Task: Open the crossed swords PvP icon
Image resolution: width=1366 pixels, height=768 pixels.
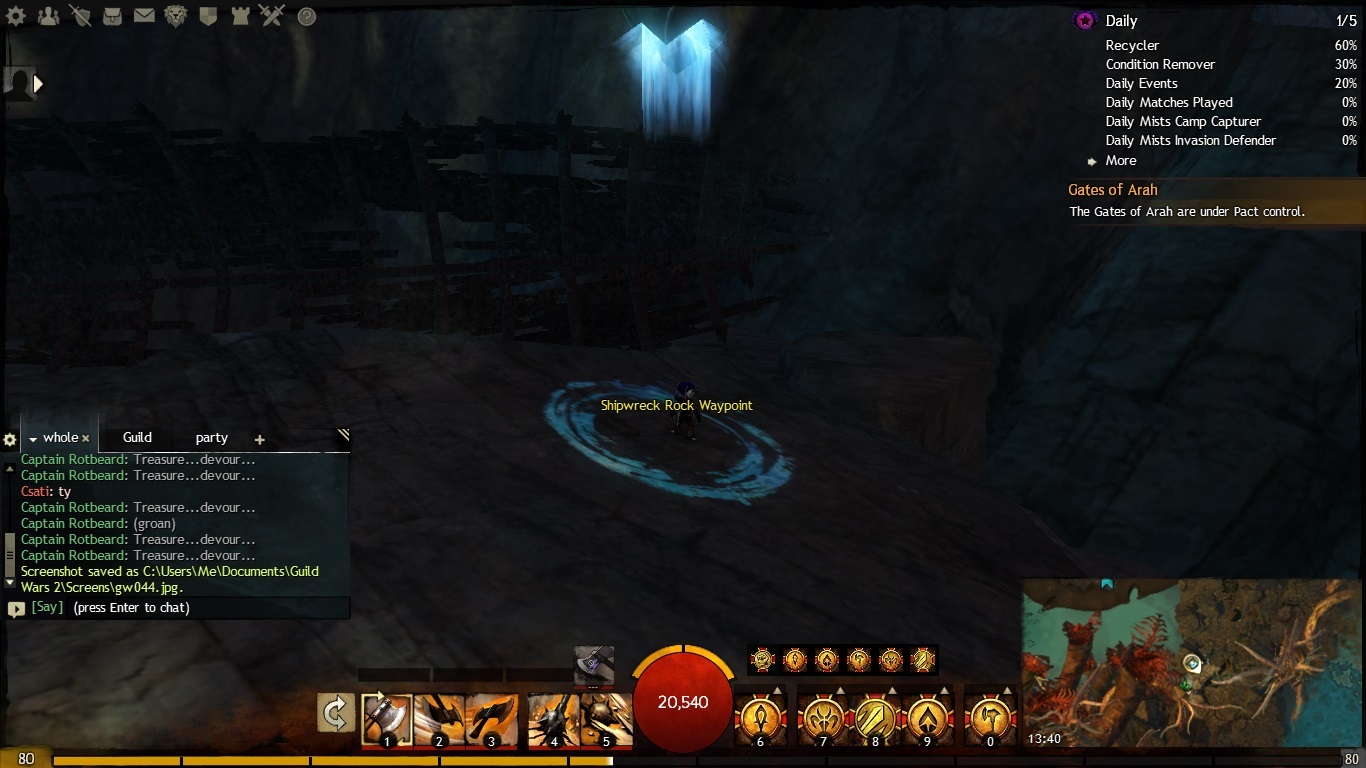Action: (x=271, y=16)
